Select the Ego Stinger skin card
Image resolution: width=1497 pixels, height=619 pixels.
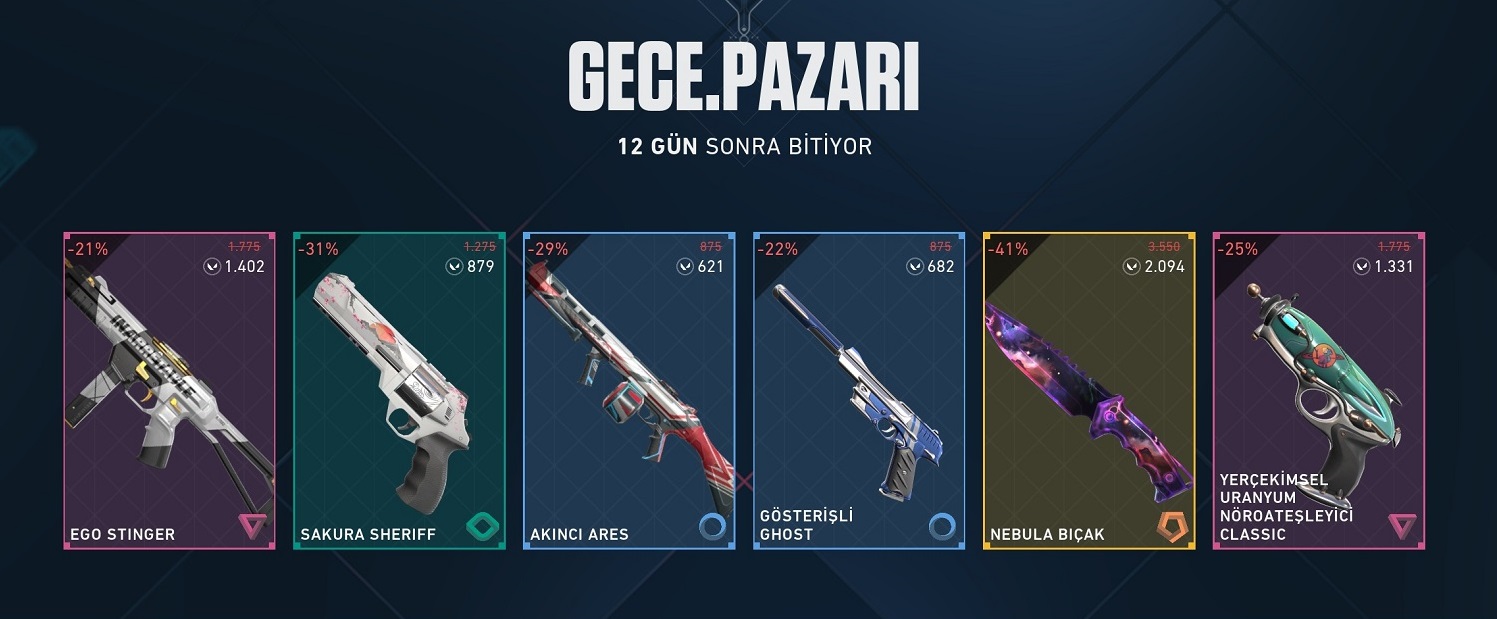(x=169, y=391)
